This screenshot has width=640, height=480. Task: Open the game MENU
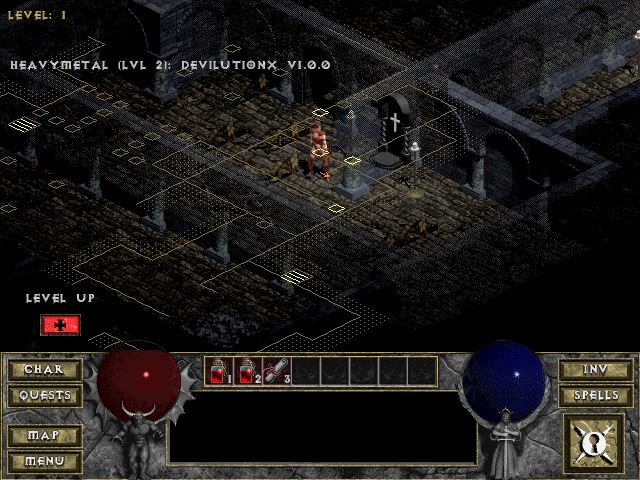pyautogui.click(x=44, y=461)
